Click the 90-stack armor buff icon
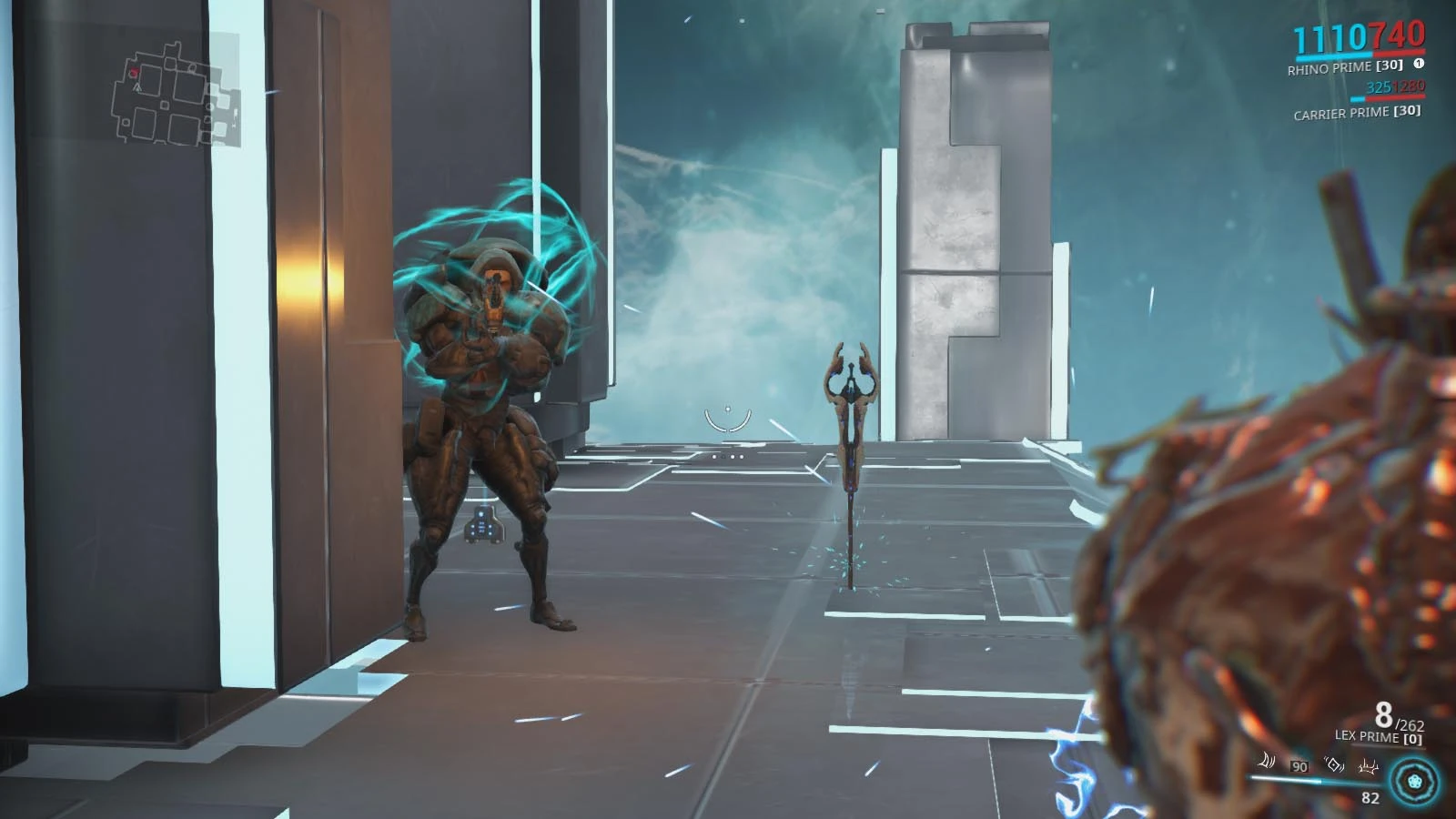 [1299, 767]
